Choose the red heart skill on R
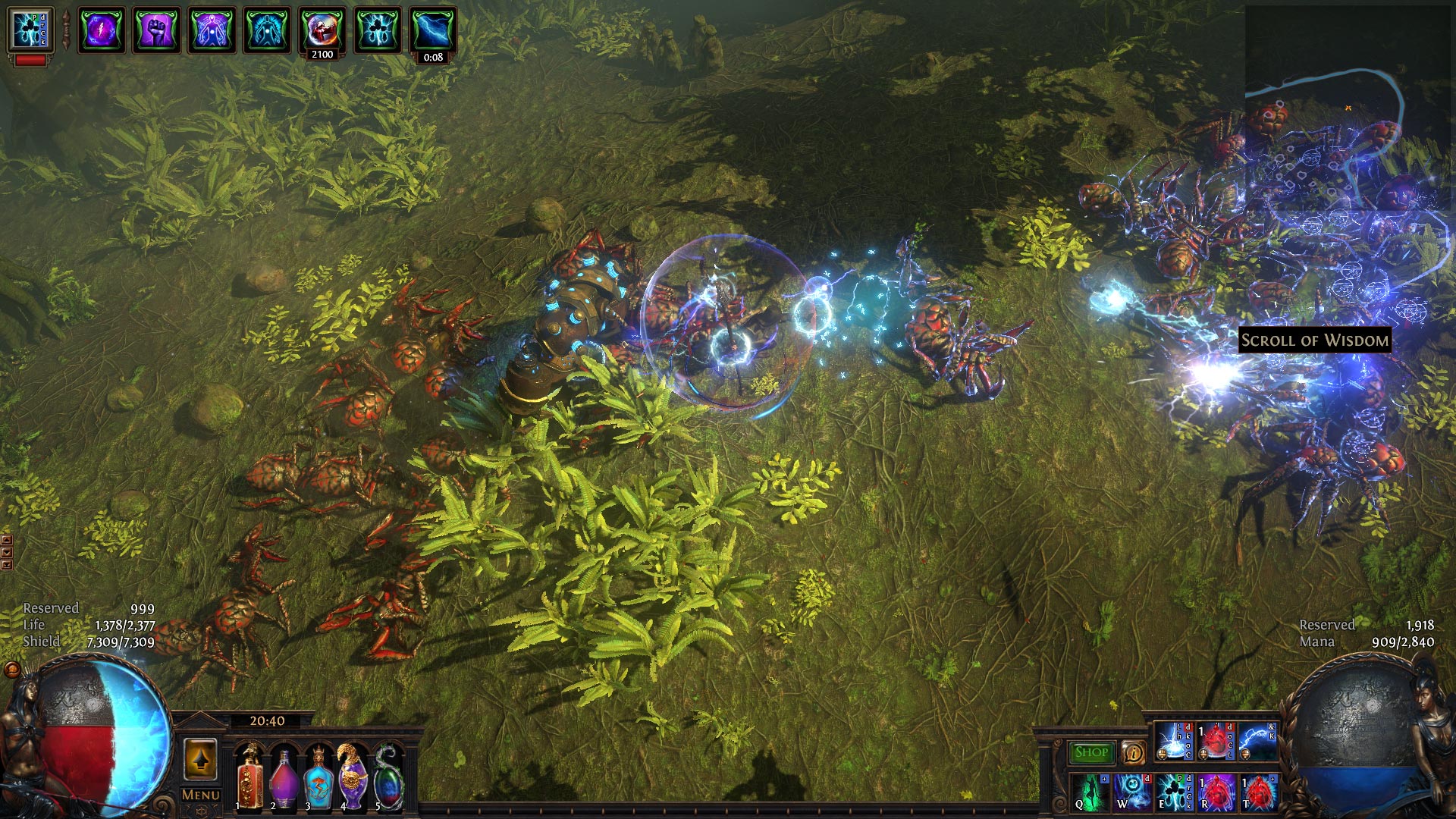Image resolution: width=1456 pixels, height=819 pixels. coord(1216,791)
